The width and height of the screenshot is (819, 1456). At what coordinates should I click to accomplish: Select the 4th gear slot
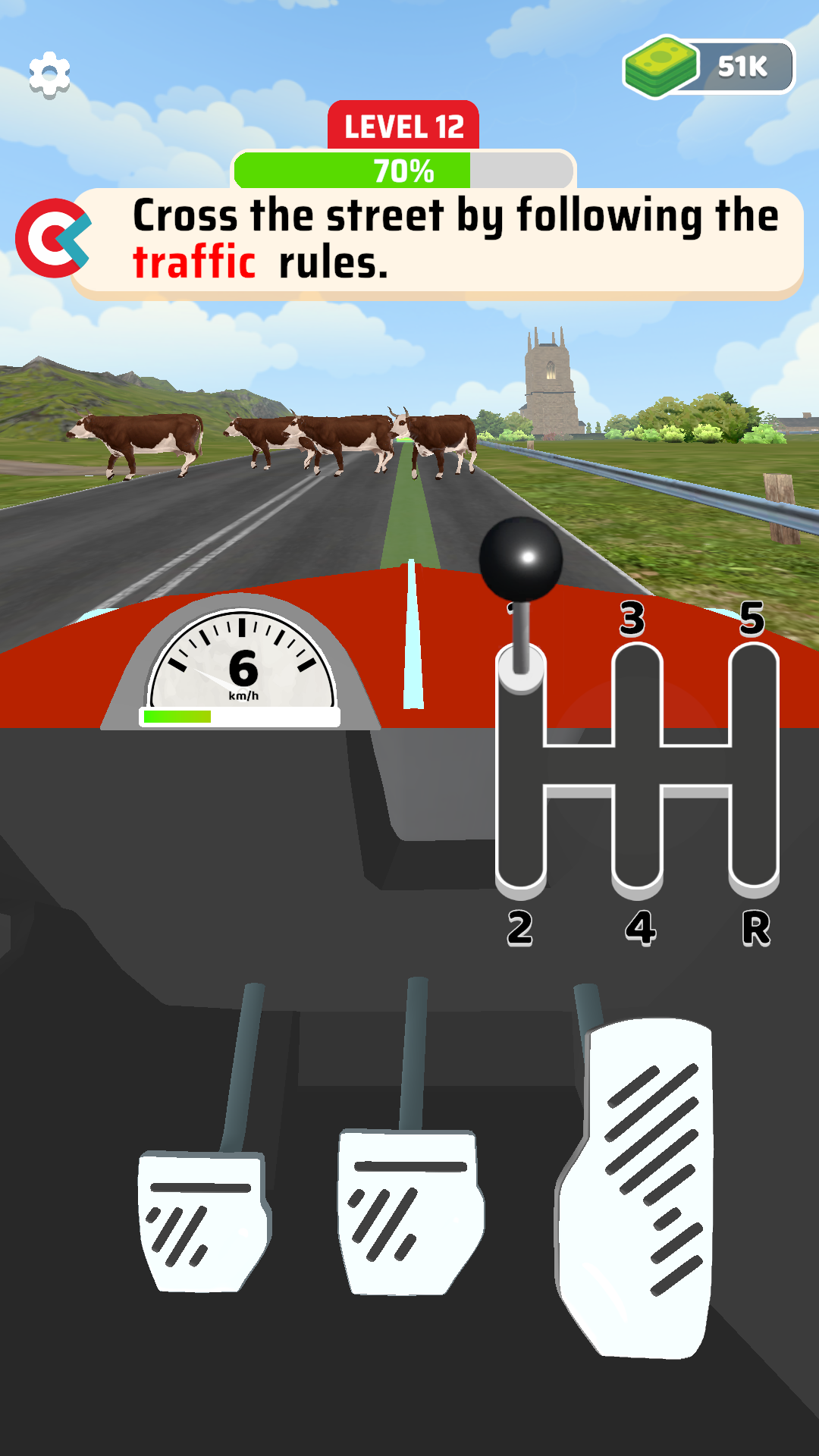tap(637, 857)
